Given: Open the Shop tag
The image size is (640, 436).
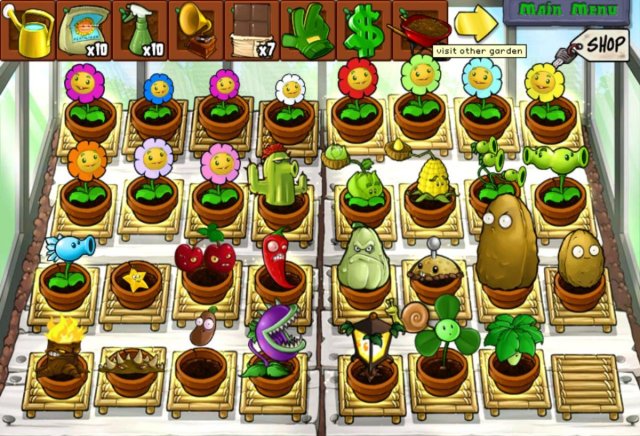Looking at the screenshot, I should 602,44.
